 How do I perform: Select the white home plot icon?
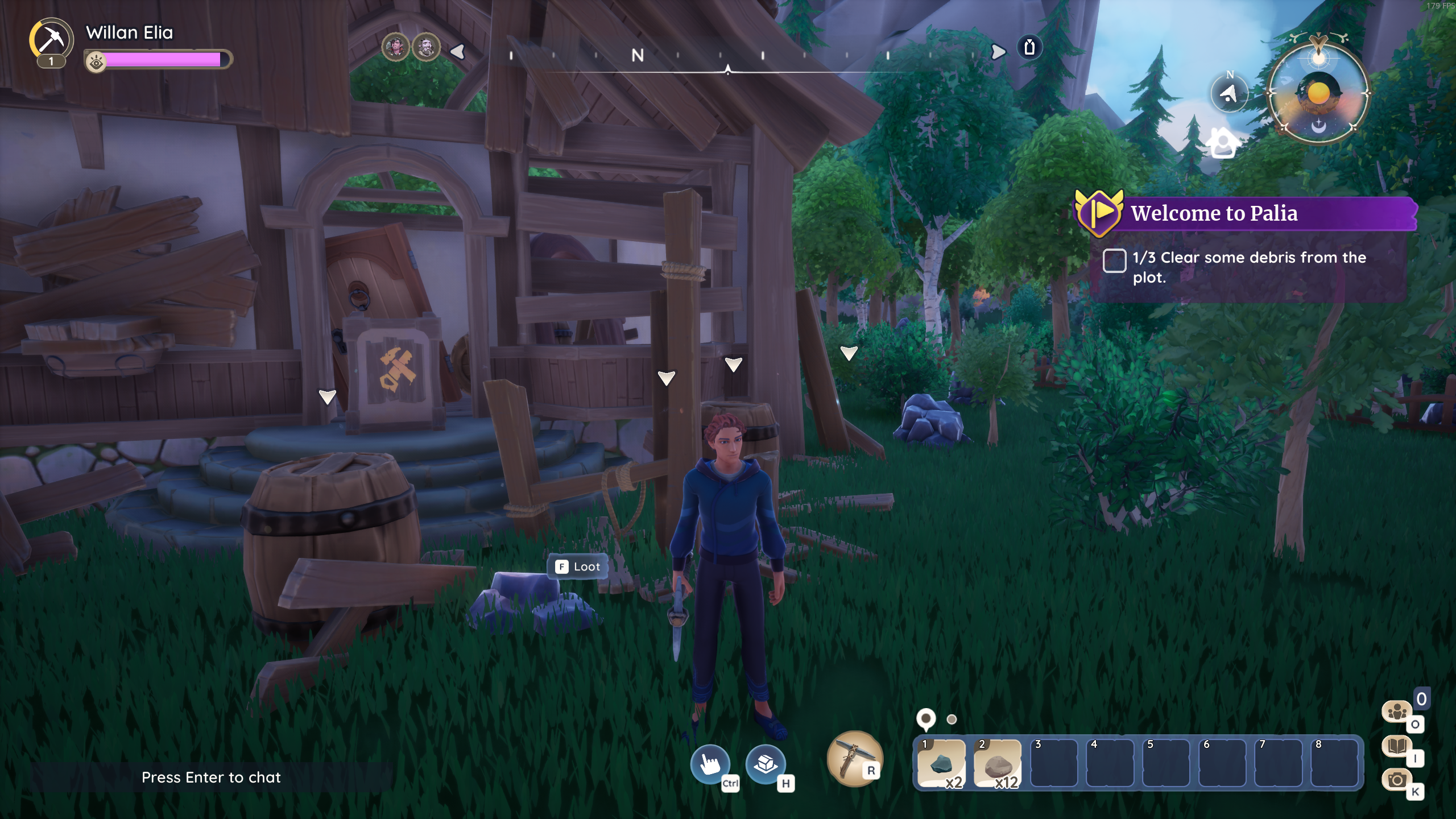(x=1223, y=143)
